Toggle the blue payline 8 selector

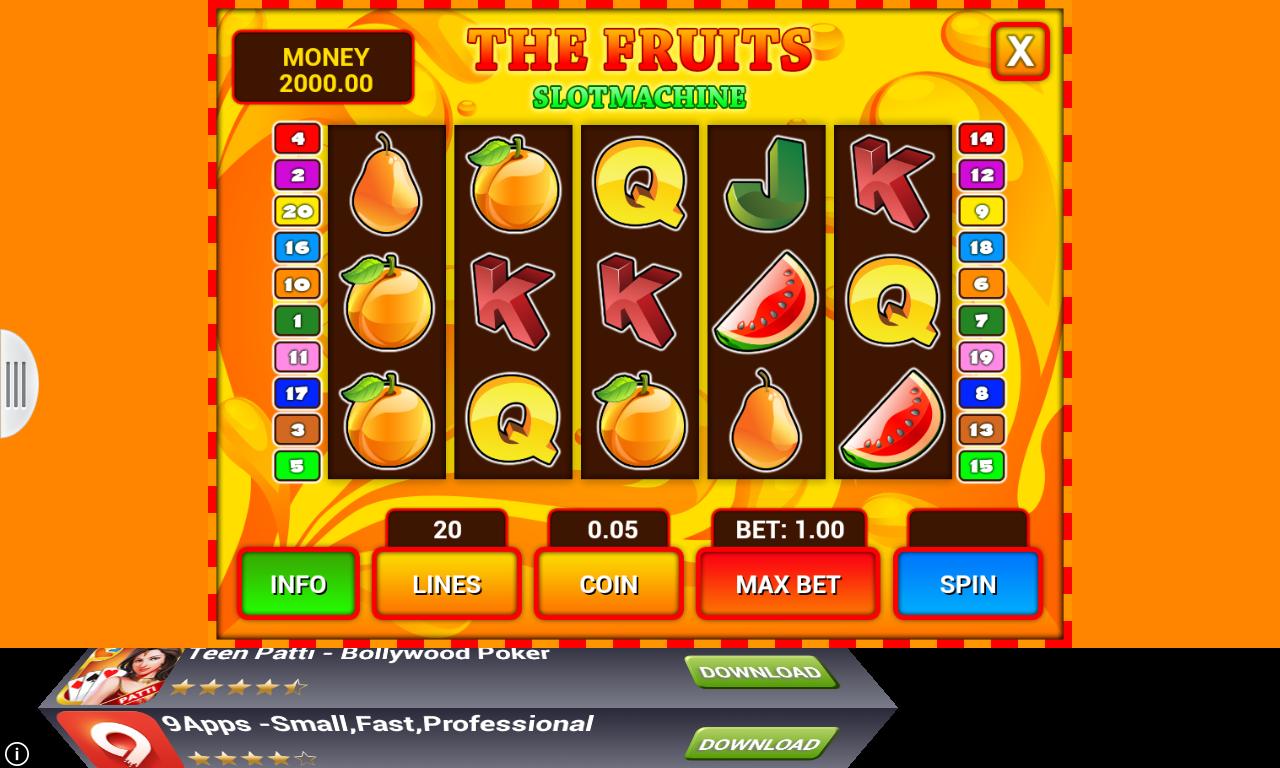(x=981, y=392)
